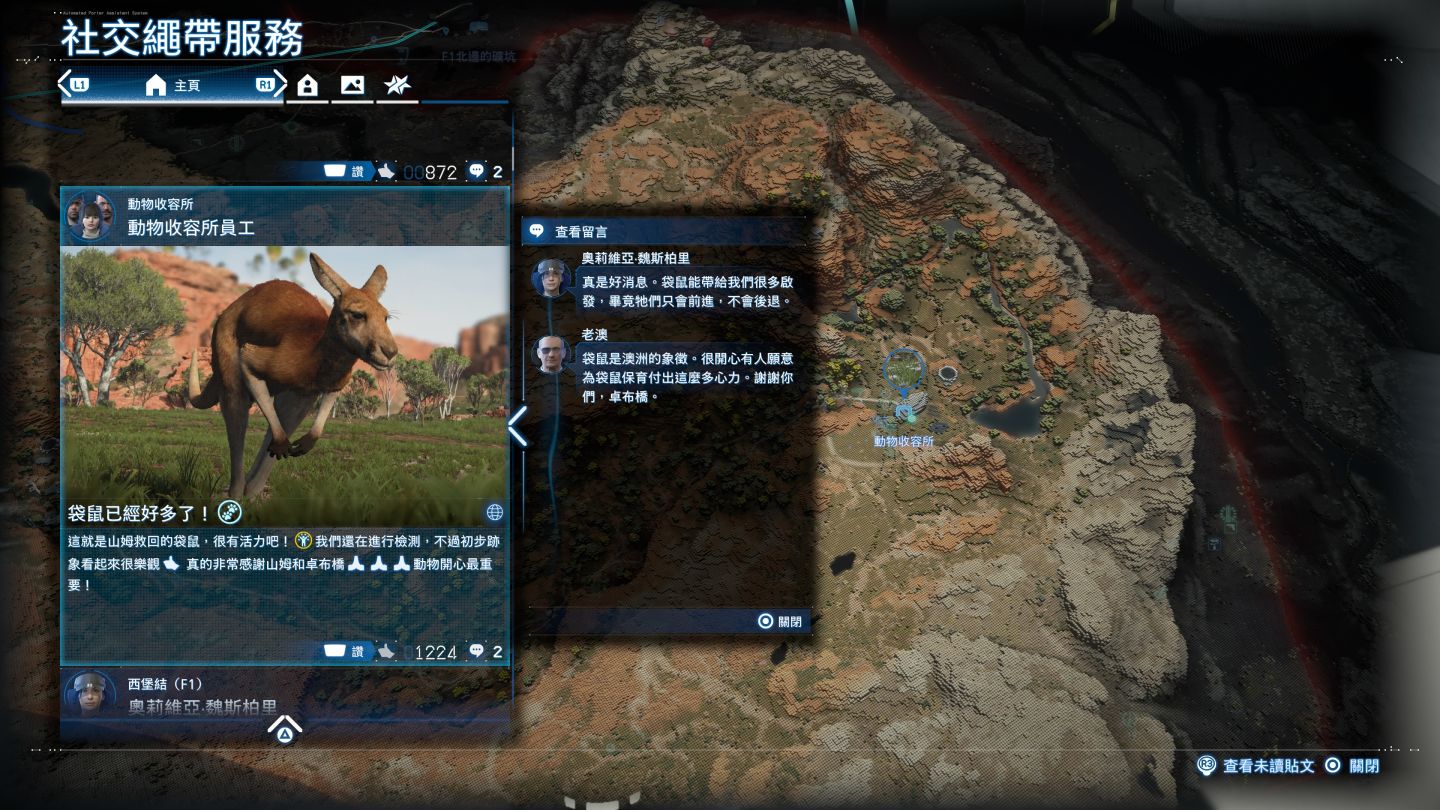Open the 西堡結 (F1) post below
The height and width of the screenshot is (810, 1440).
(x=285, y=694)
